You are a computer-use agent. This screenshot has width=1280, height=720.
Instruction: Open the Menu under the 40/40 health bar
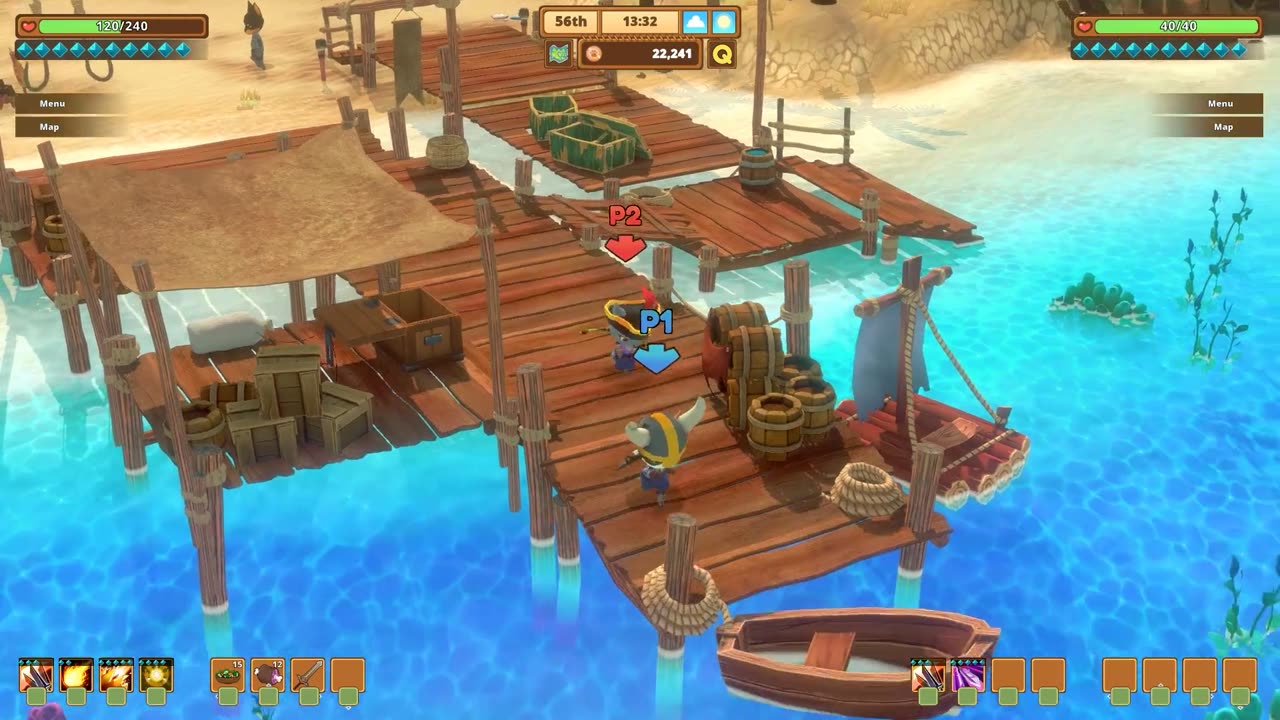point(1220,103)
